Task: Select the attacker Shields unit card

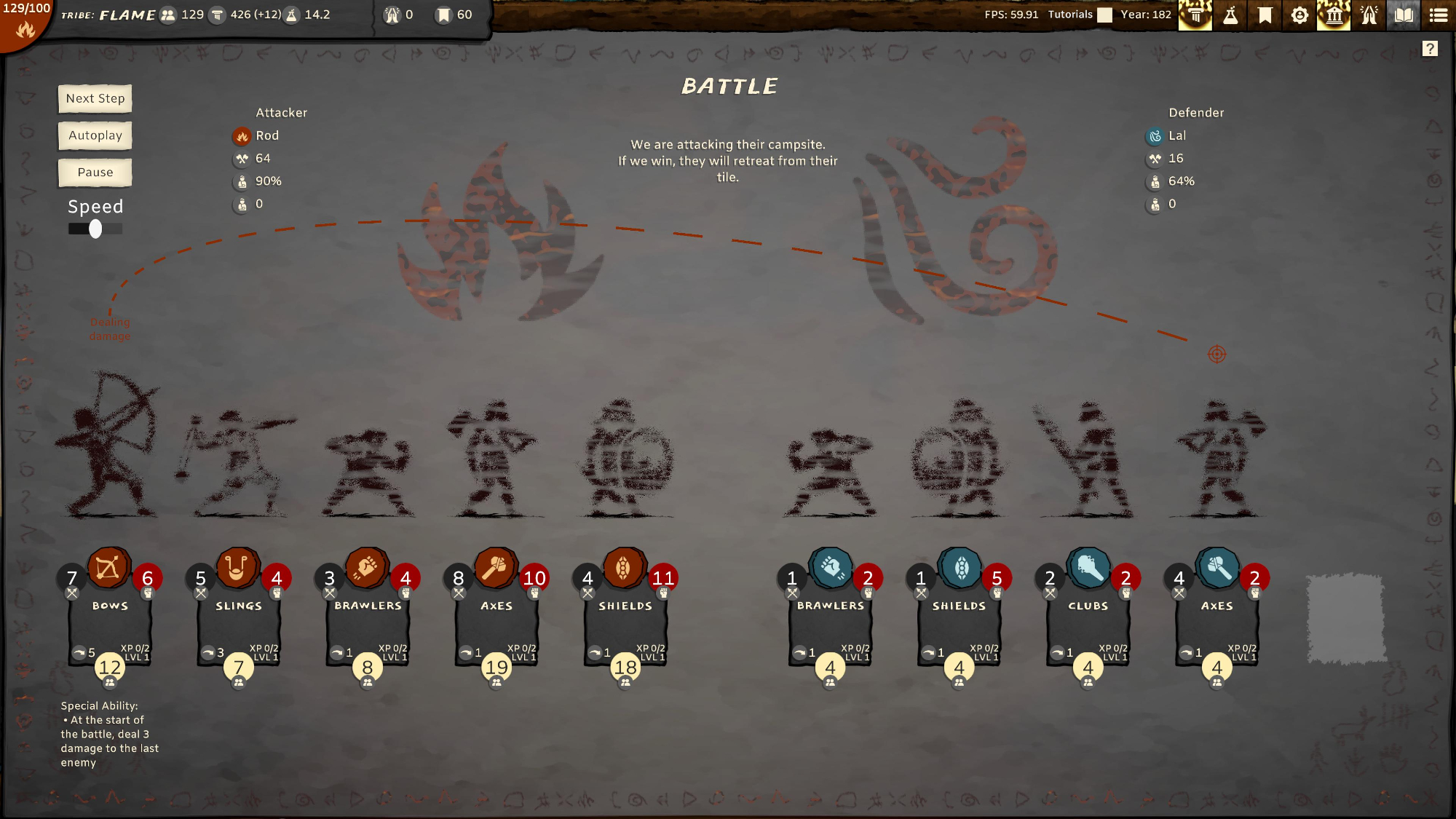Action: click(625, 619)
